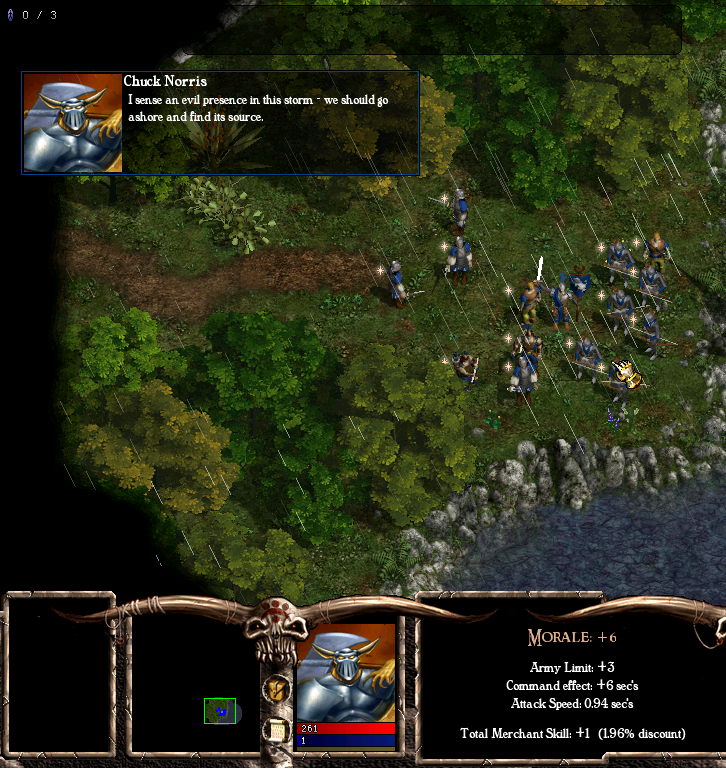Select the gold-armored hero unit
Image resolution: width=726 pixels, height=776 pixels.
[625, 375]
